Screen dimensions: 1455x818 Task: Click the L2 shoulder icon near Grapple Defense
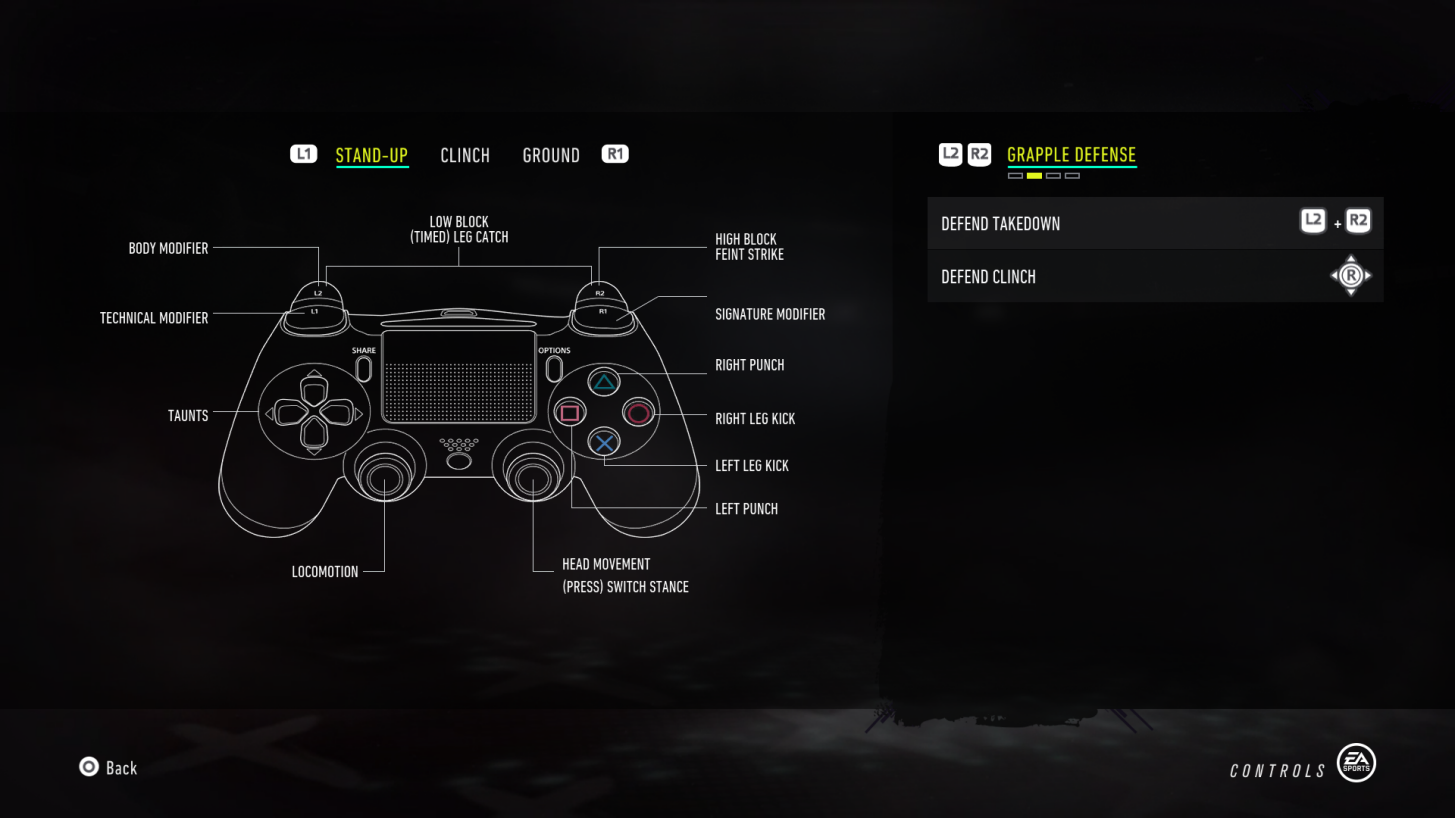point(949,154)
